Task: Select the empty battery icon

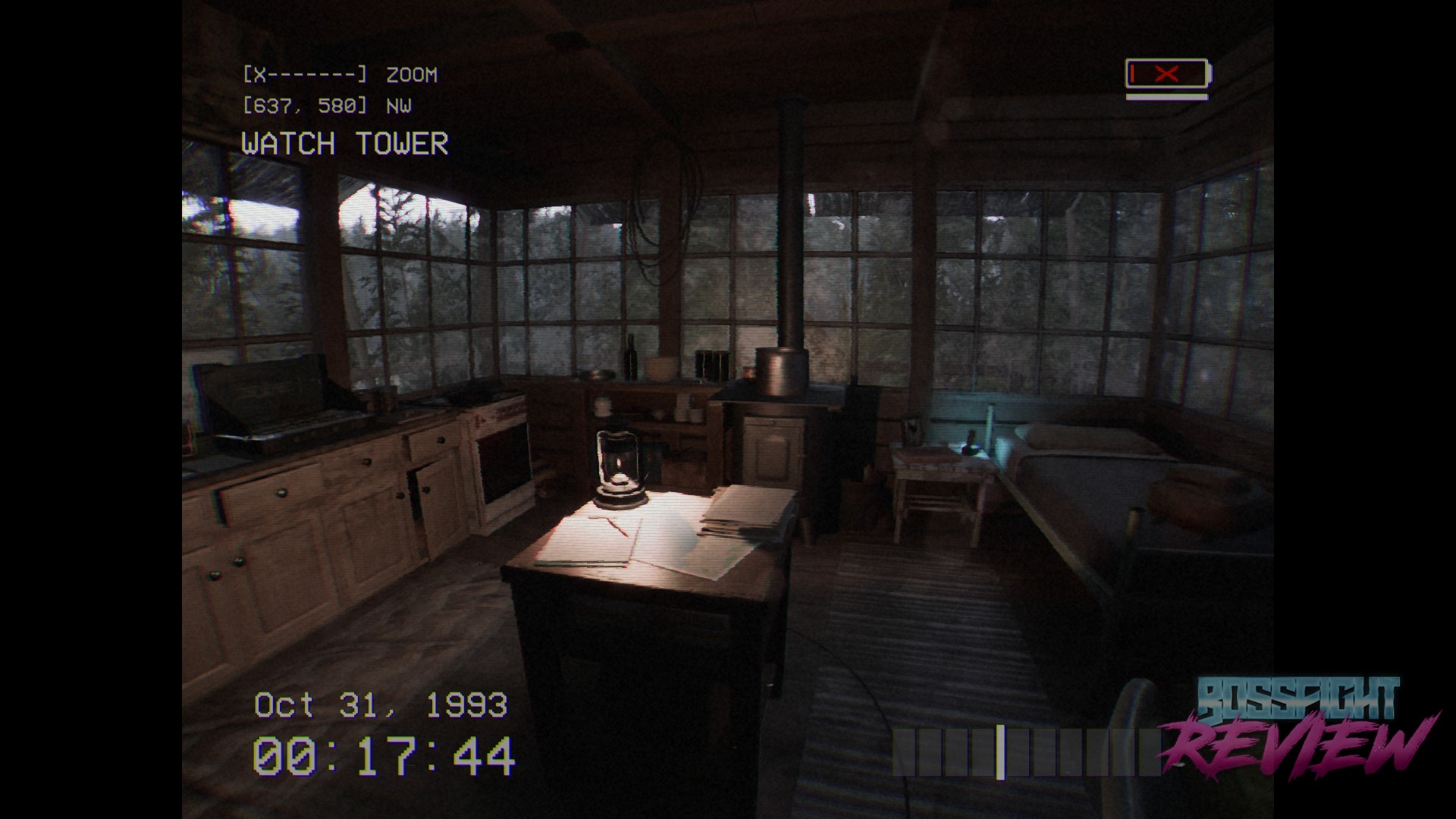Action: (x=1168, y=74)
